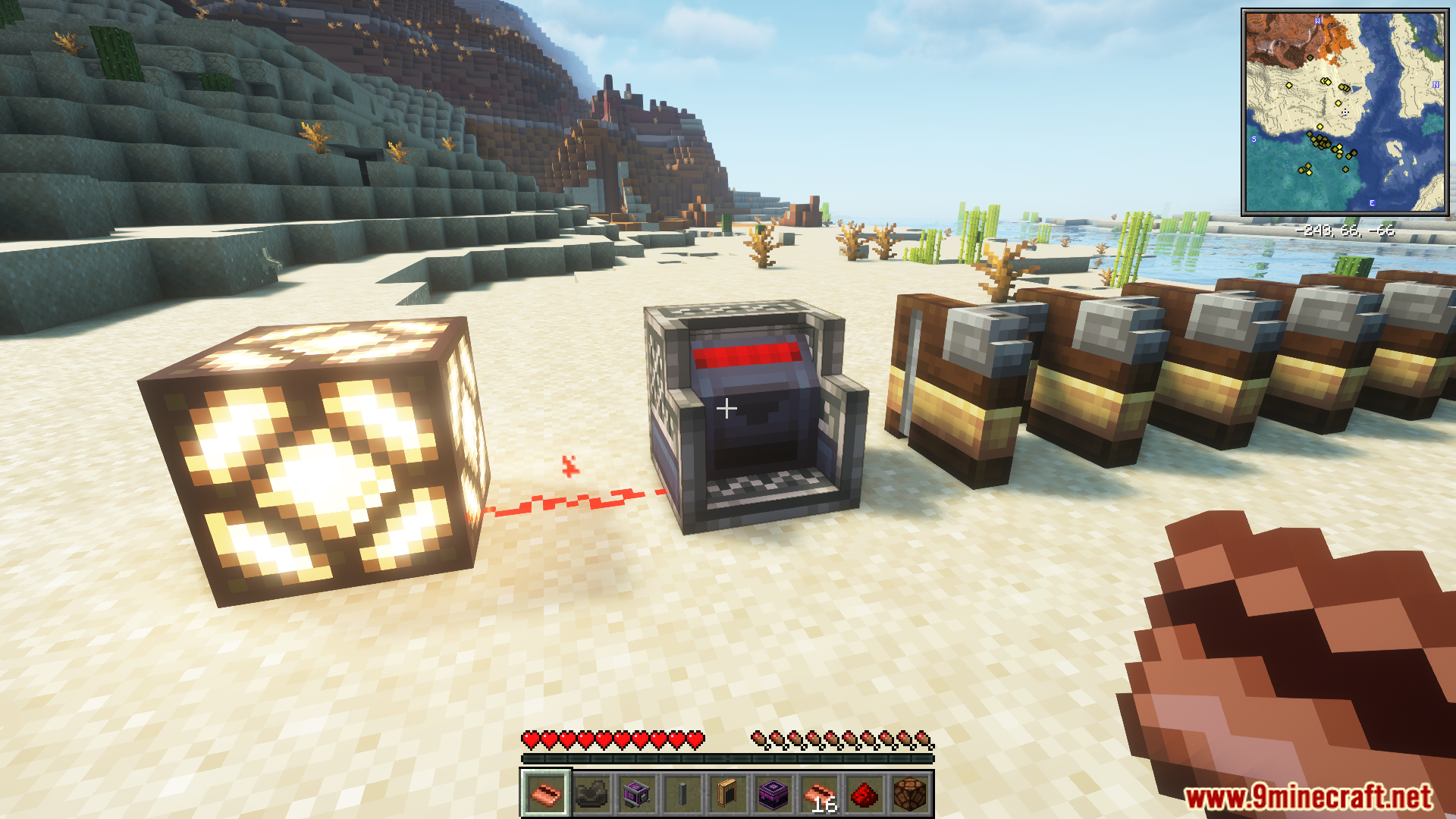Choose the copper item stack of 16

pos(818,794)
